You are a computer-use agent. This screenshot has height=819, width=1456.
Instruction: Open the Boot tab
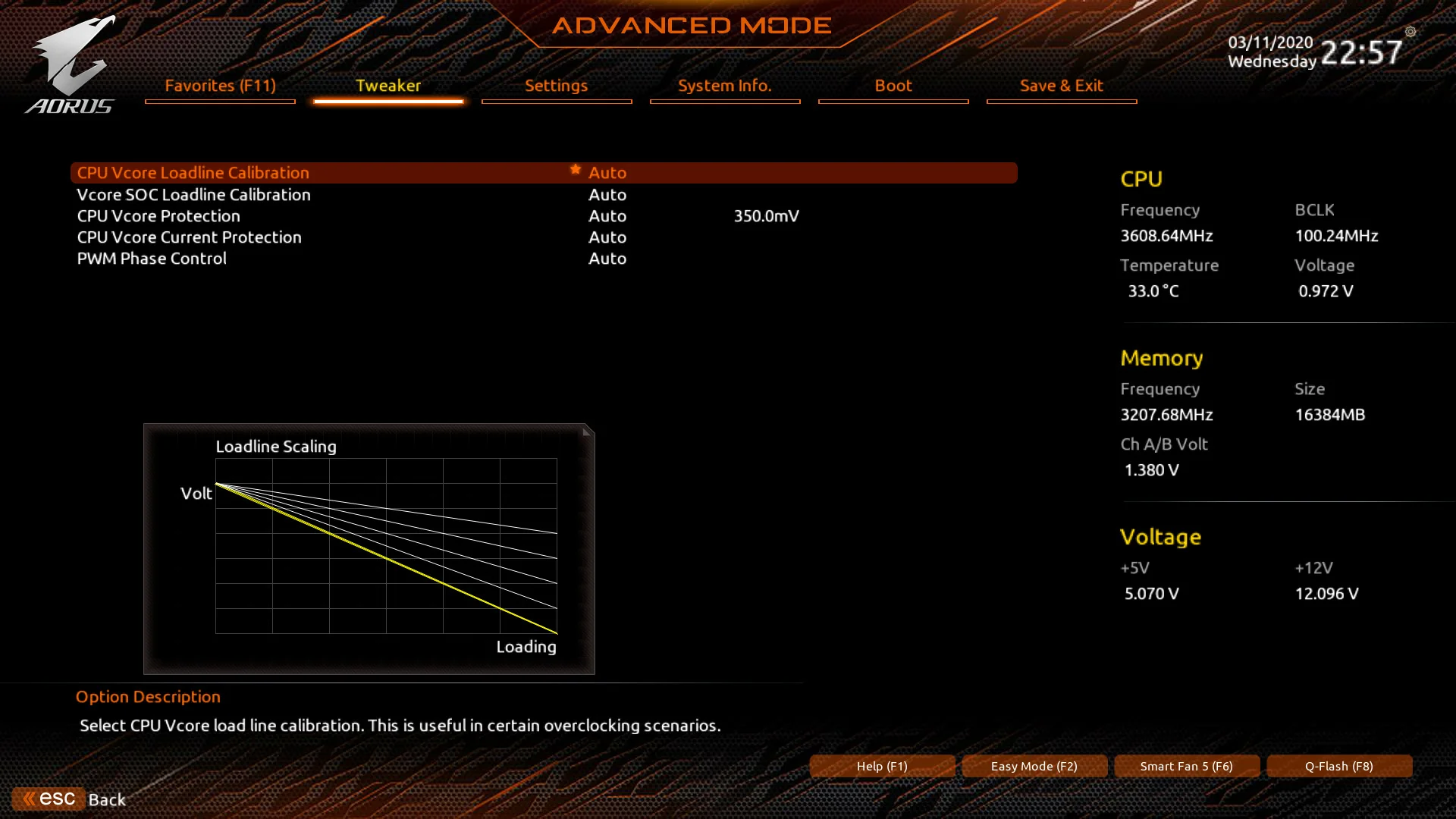[893, 86]
